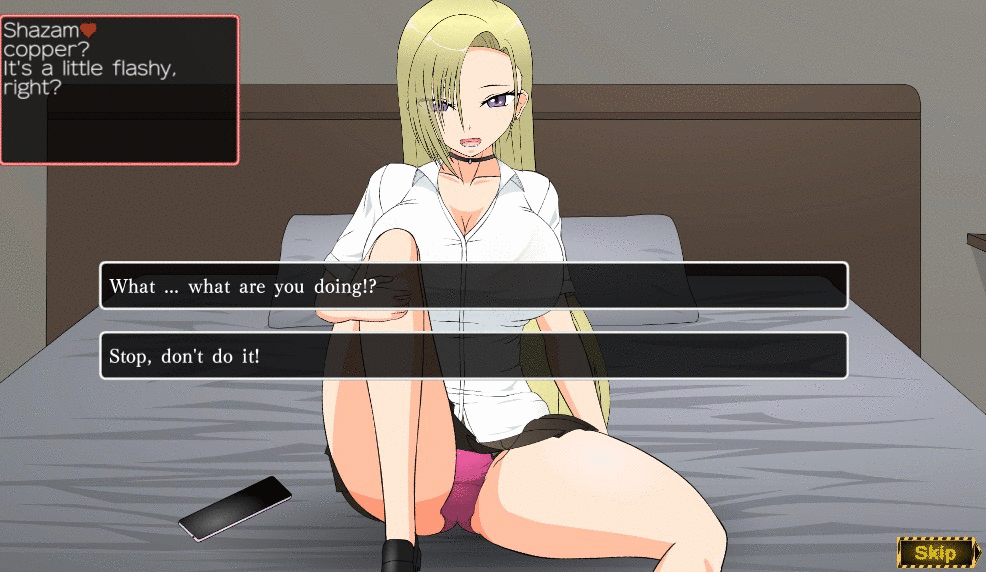Choose "What ... what are you doing!?" reply
This screenshot has height=572, width=986.
pyautogui.click(x=473, y=286)
